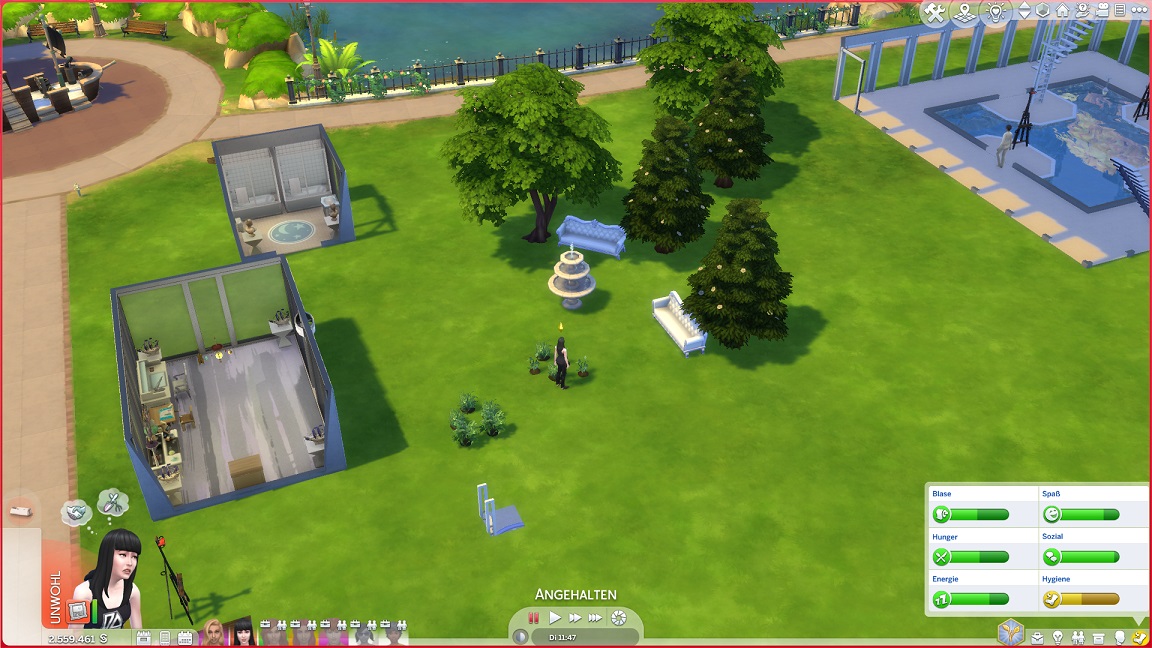Set the game to triple-arrow ultra speed

[596, 618]
